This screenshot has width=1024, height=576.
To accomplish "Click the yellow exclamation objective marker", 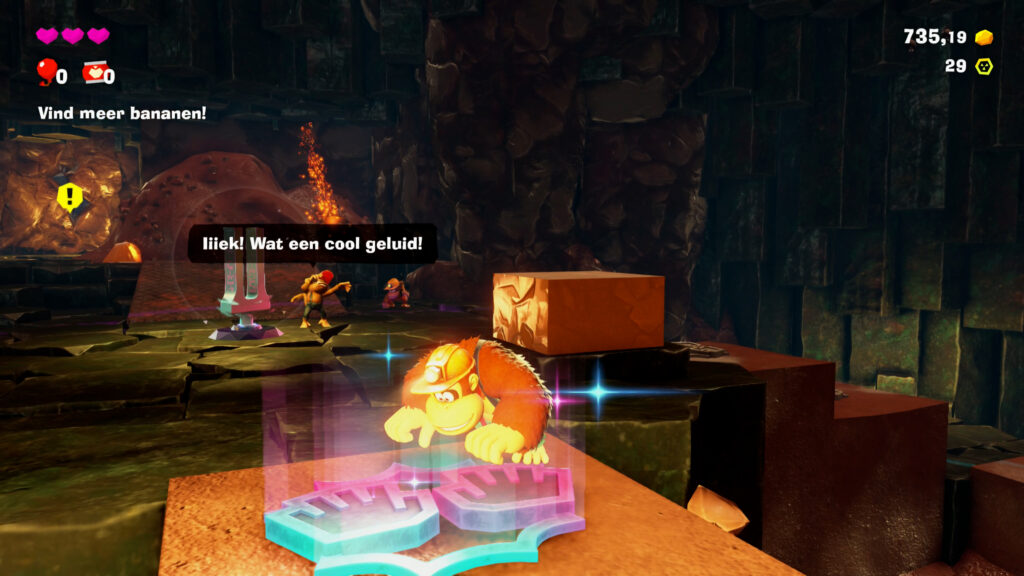I will (x=68, y=196).
